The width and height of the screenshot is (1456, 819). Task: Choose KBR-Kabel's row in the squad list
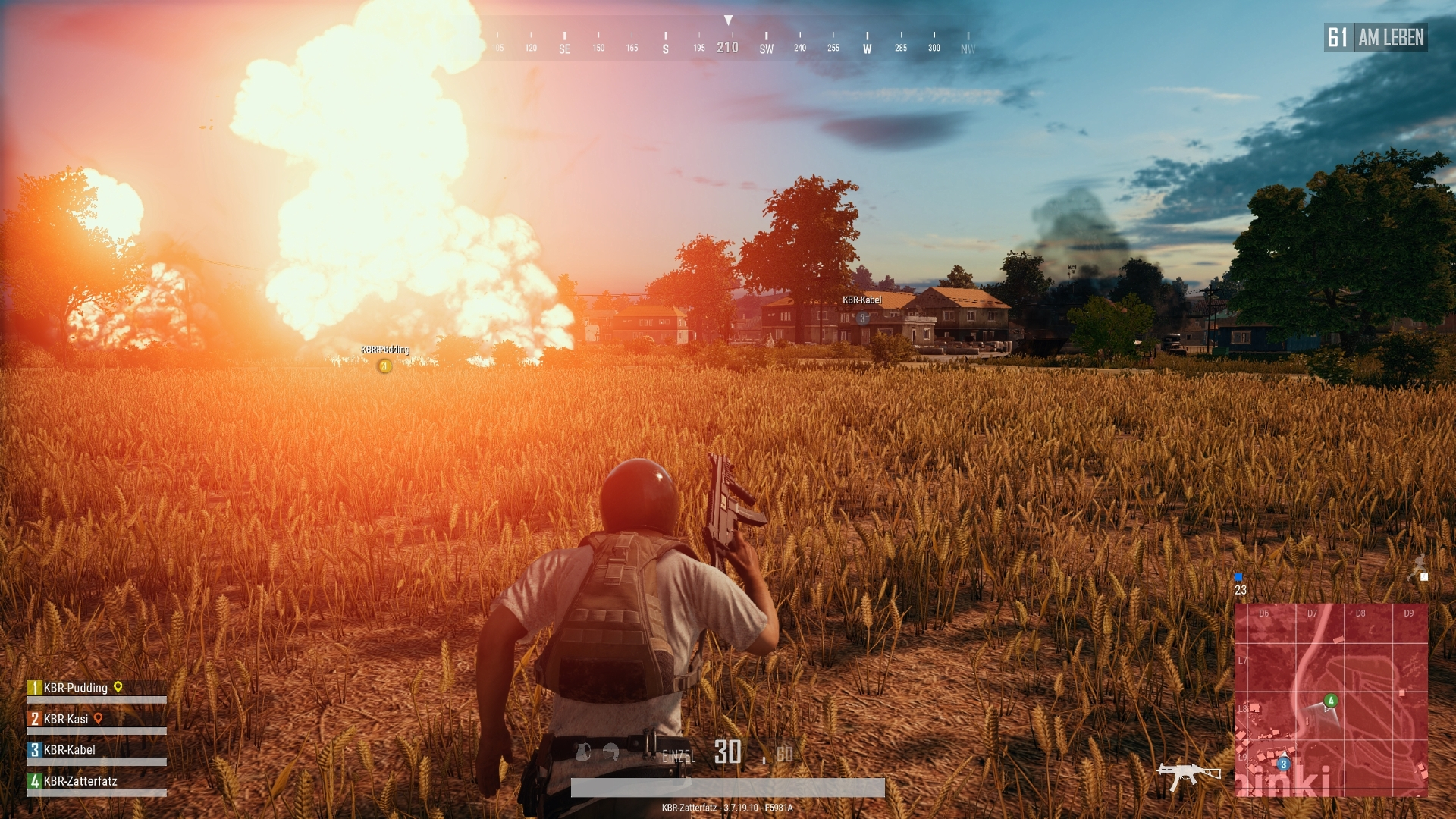point(69,750)
